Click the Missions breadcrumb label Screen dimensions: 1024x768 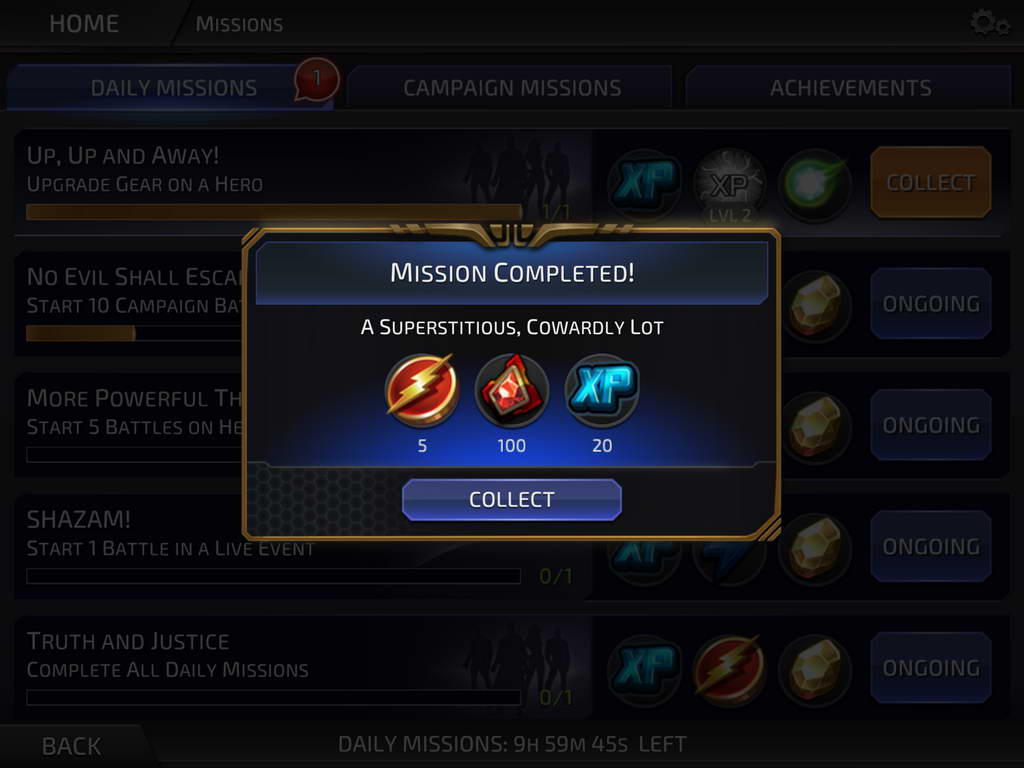click(x=239, y=24)
